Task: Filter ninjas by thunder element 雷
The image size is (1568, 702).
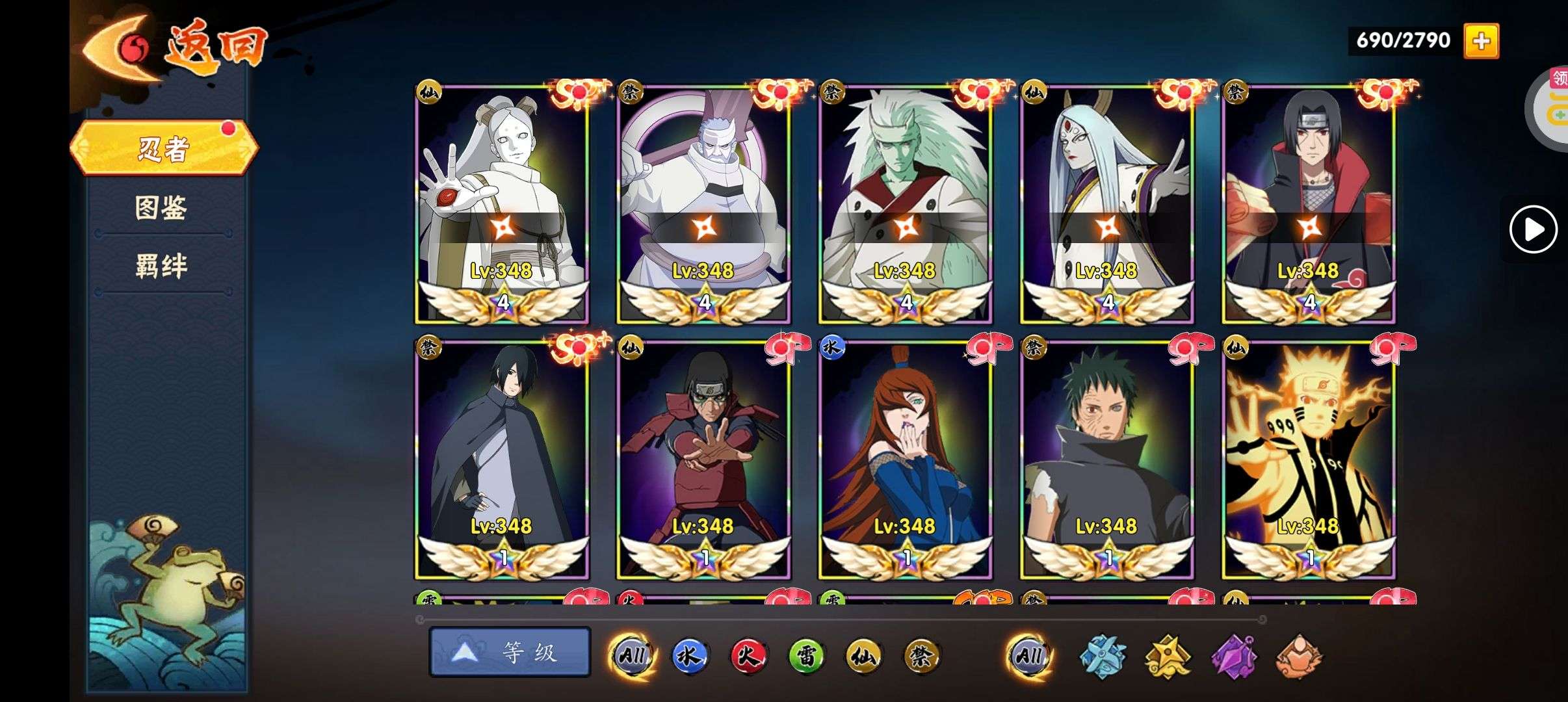Action: 806,655
